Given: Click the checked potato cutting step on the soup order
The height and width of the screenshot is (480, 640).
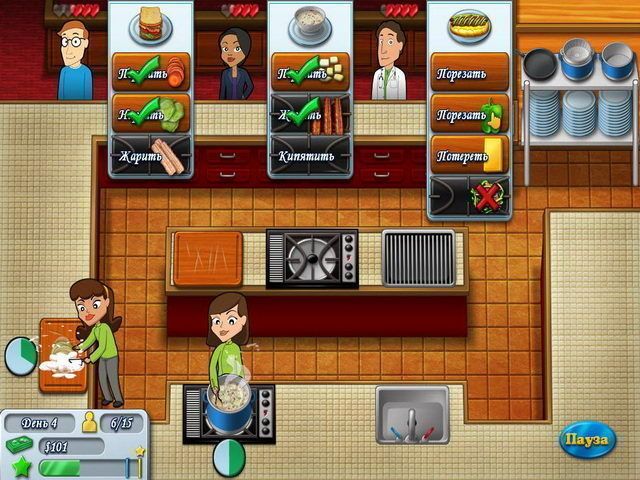Looking at the screenshot, I should [x=310, y=72].
